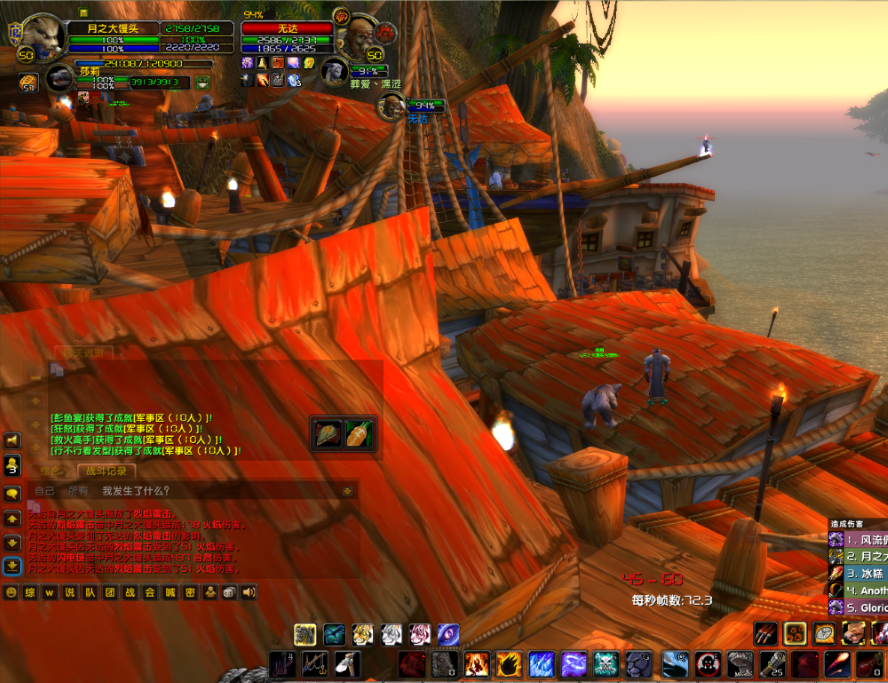Select the player portrait 月之大馒头
The height and width of the screenshot is (683, 888).
(x=43, y=38)
